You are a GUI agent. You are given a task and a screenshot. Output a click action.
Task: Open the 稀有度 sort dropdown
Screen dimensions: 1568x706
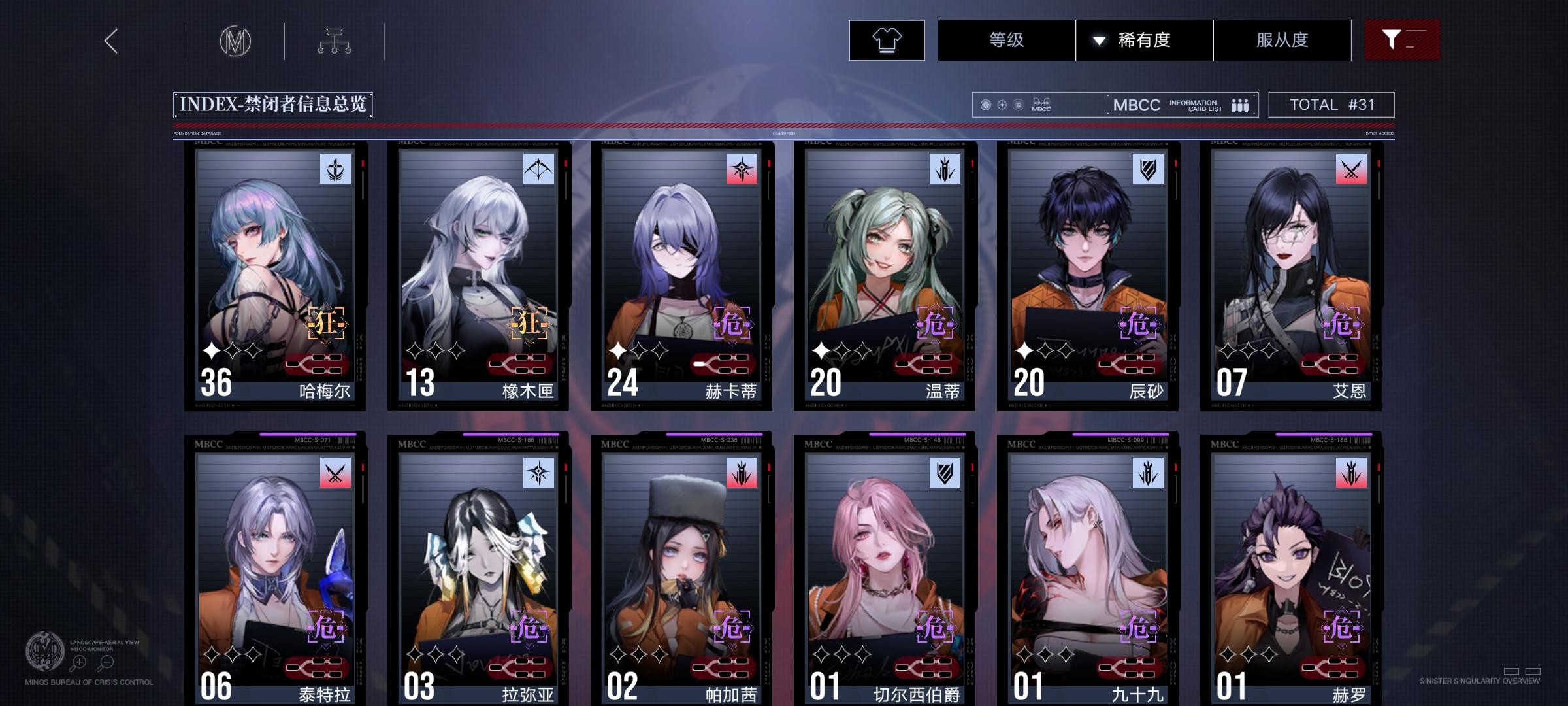click(x=1144, y=40)
